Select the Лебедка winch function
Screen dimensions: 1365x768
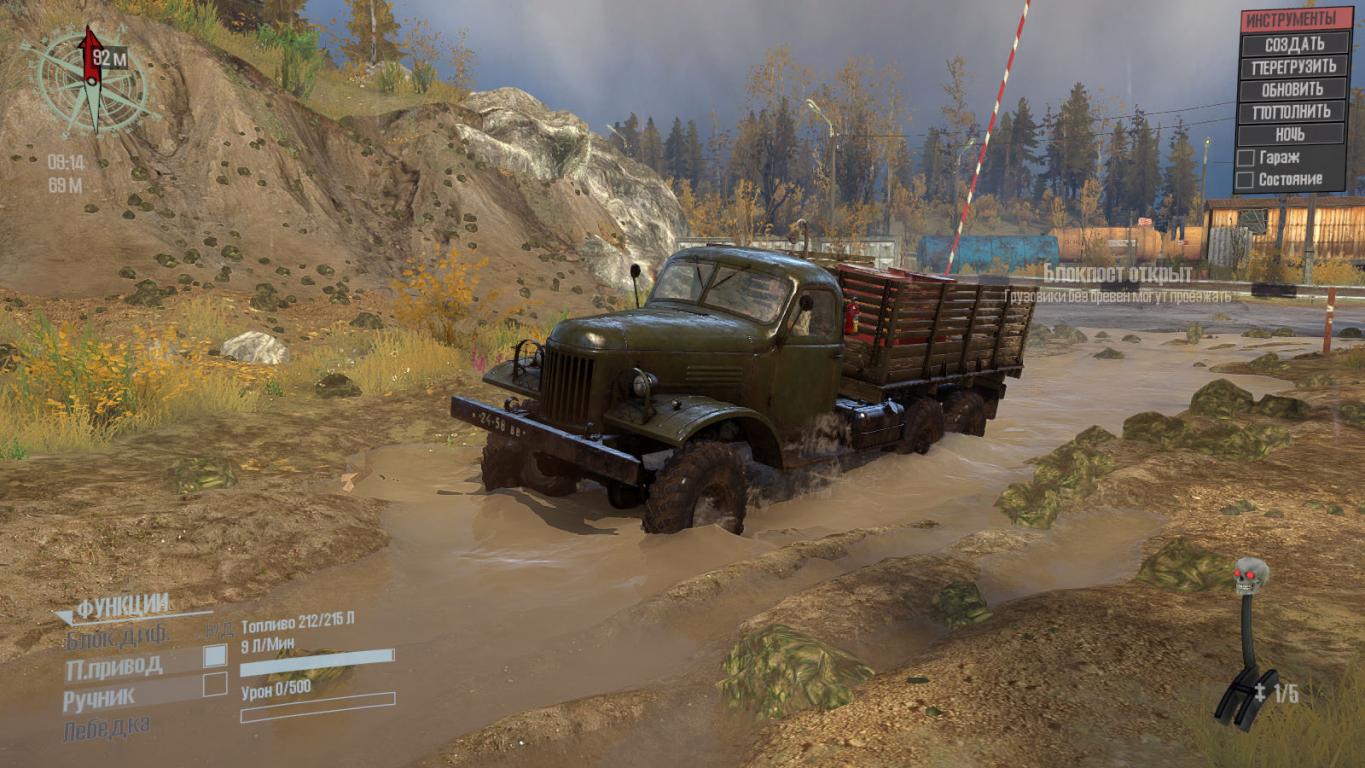(107, 727)
